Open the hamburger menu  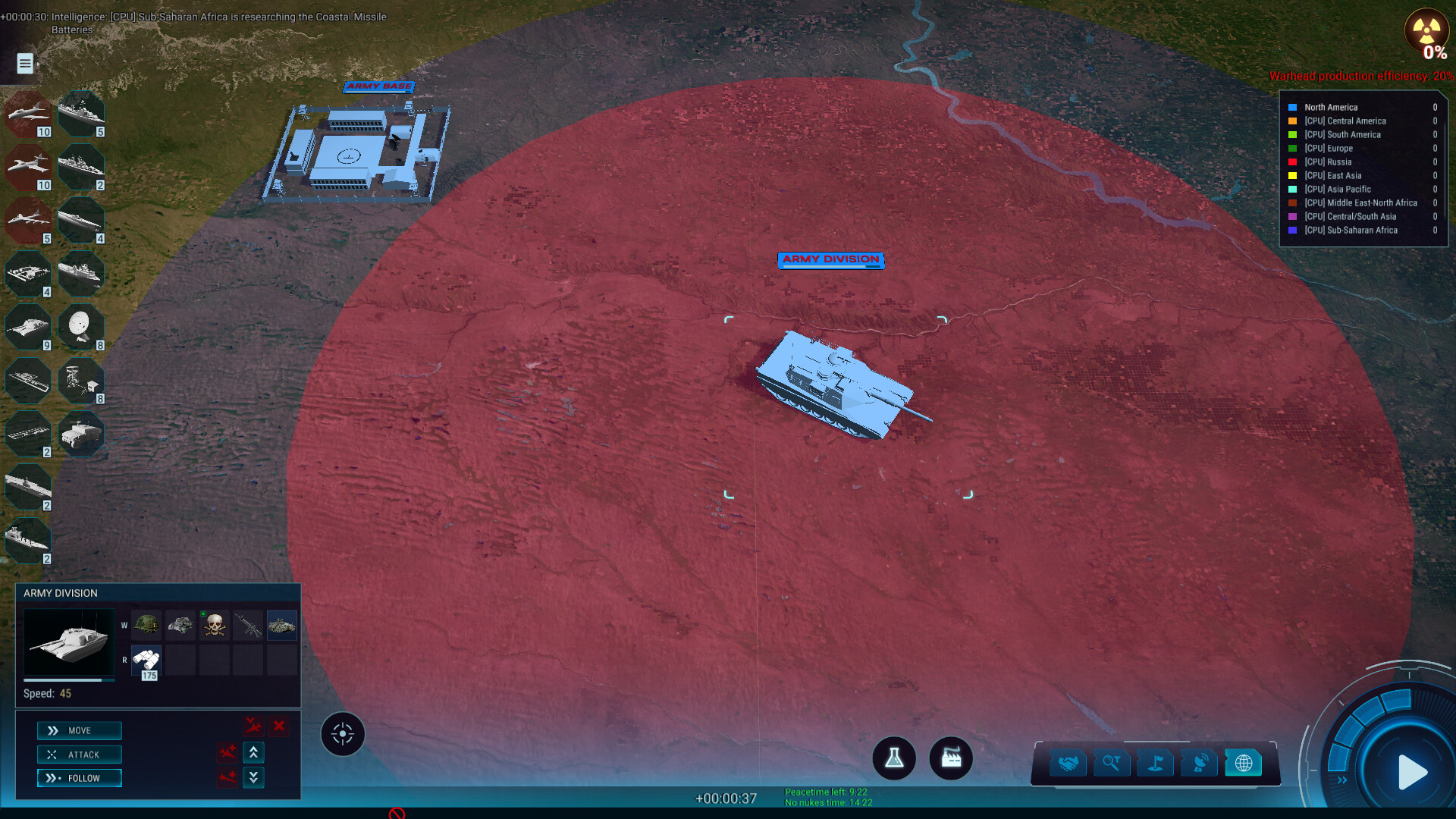25,64
